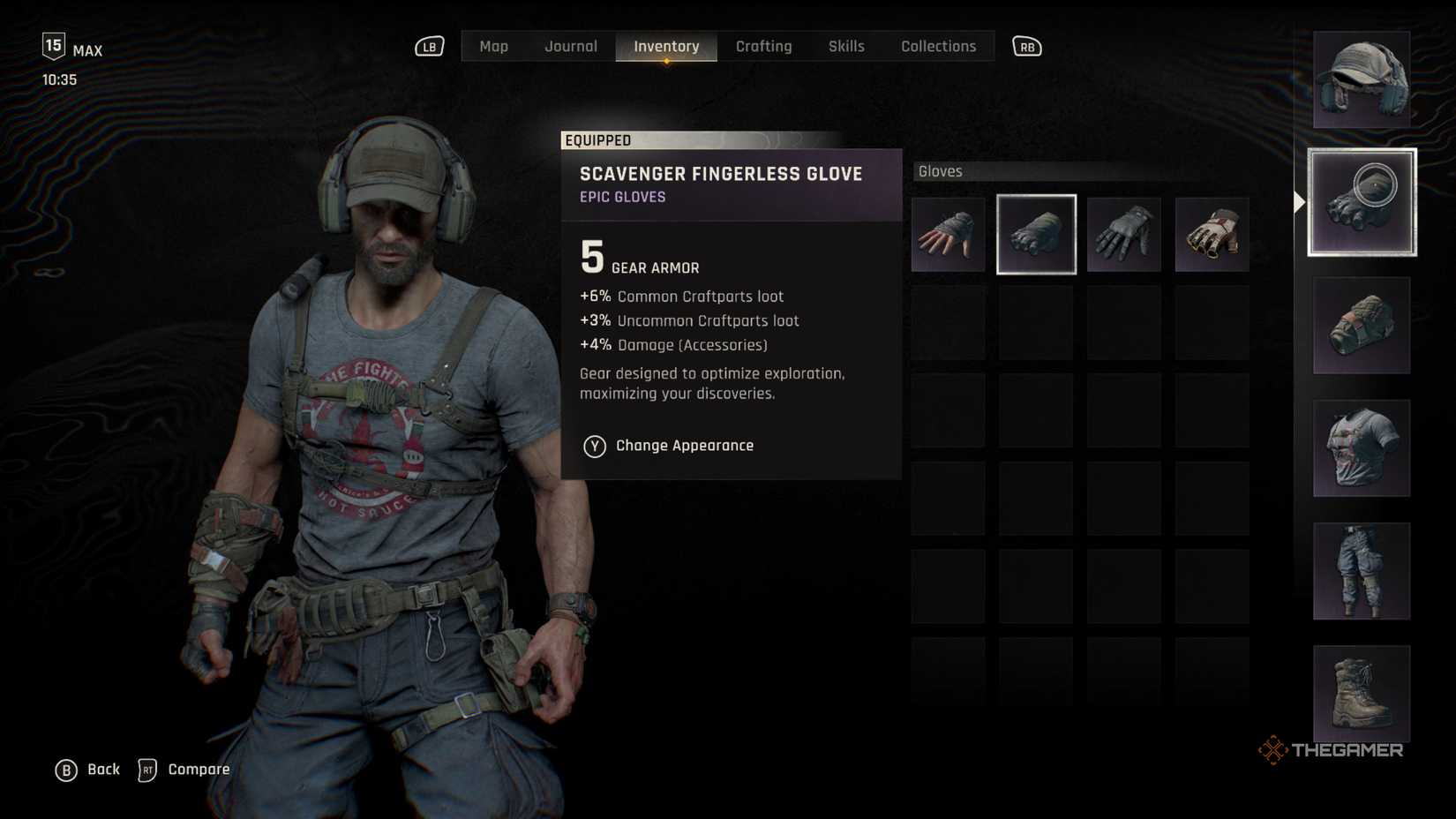Viewport: 1456px width, 819px height.
Task: Select the tan and white gloves item
Action: click(1212, 235)
